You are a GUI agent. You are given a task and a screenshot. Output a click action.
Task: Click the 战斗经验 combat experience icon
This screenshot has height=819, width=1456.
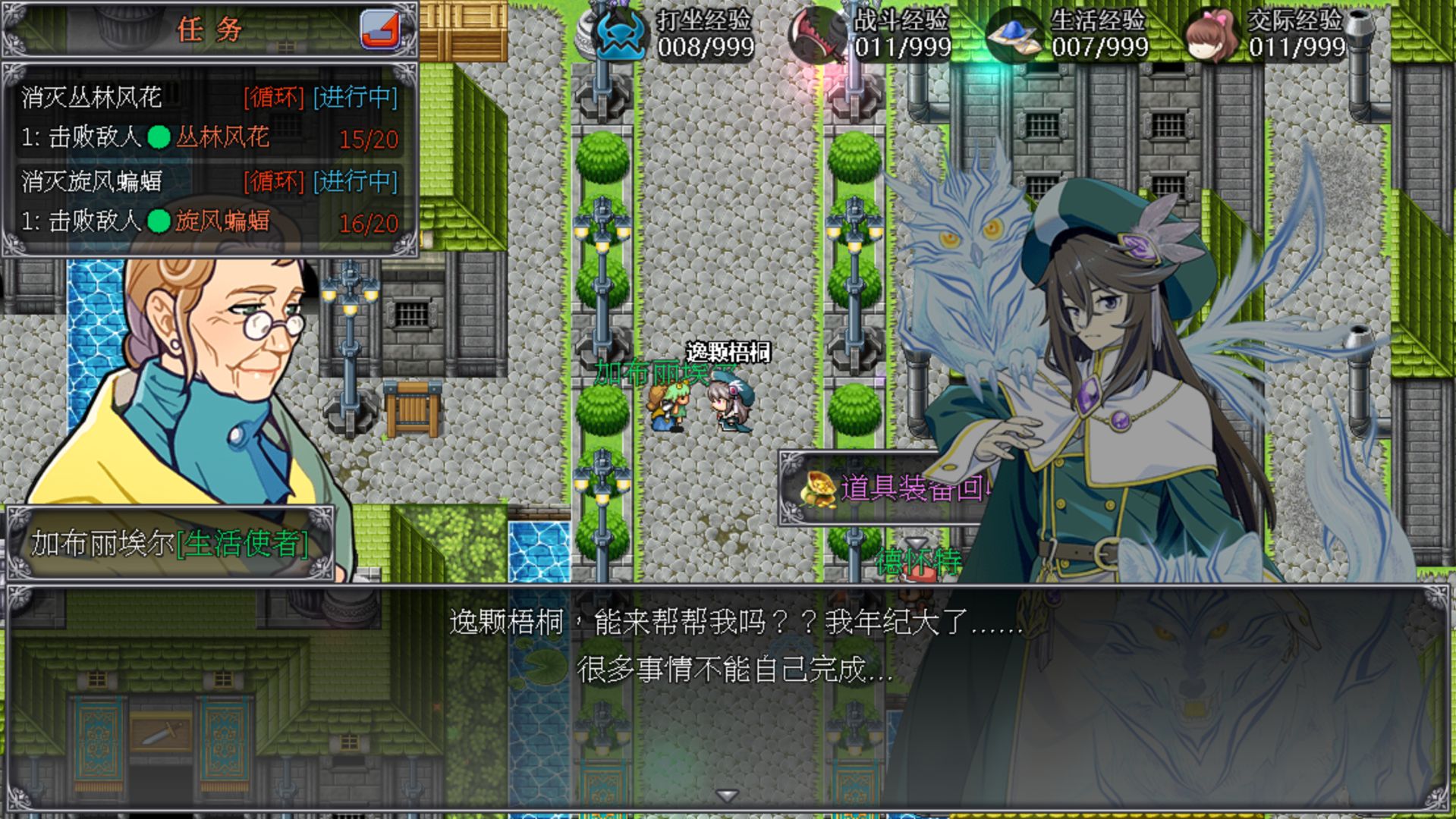tap(818, 32)
